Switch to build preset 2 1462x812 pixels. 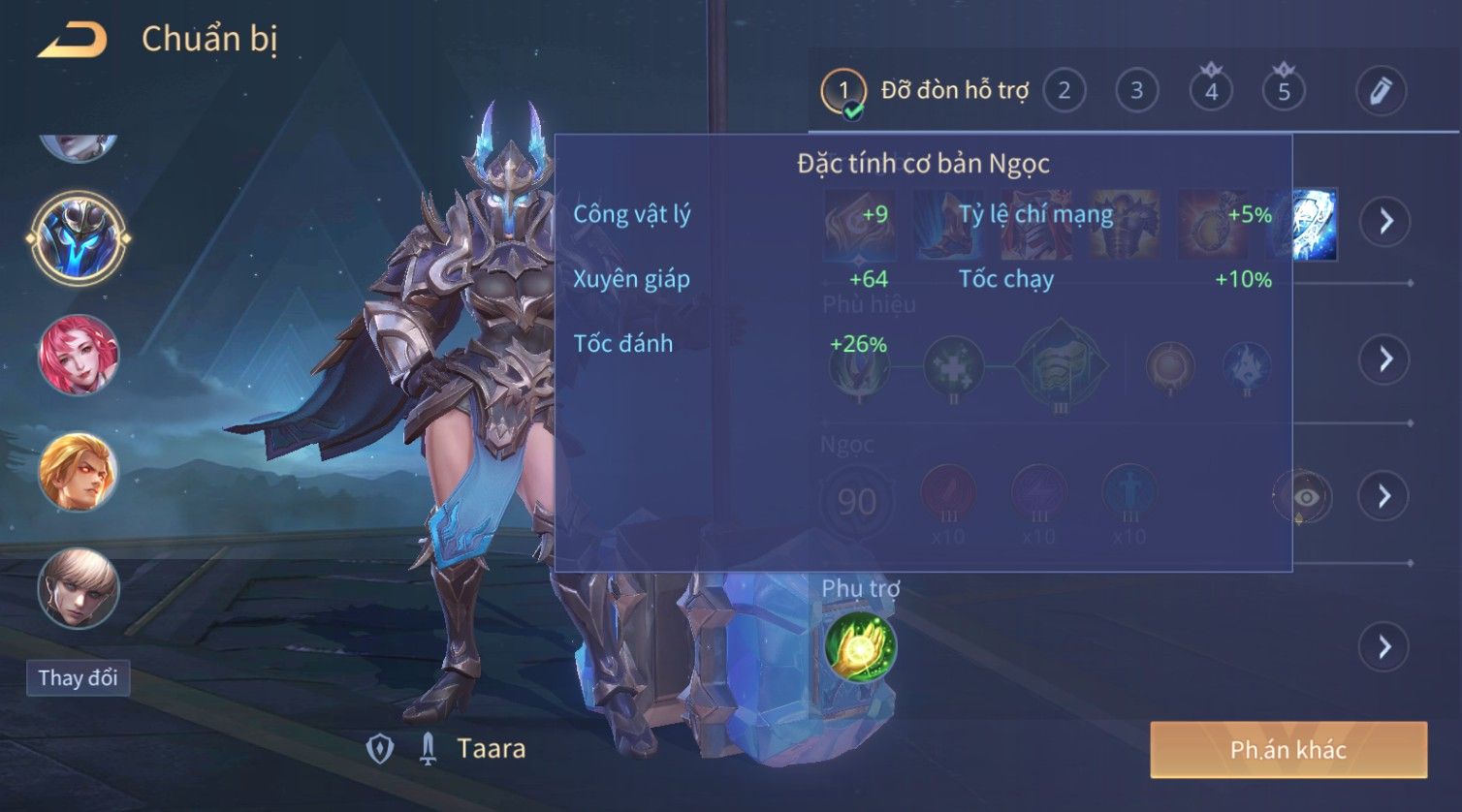pyautogui.click(x=1064, y=91)
